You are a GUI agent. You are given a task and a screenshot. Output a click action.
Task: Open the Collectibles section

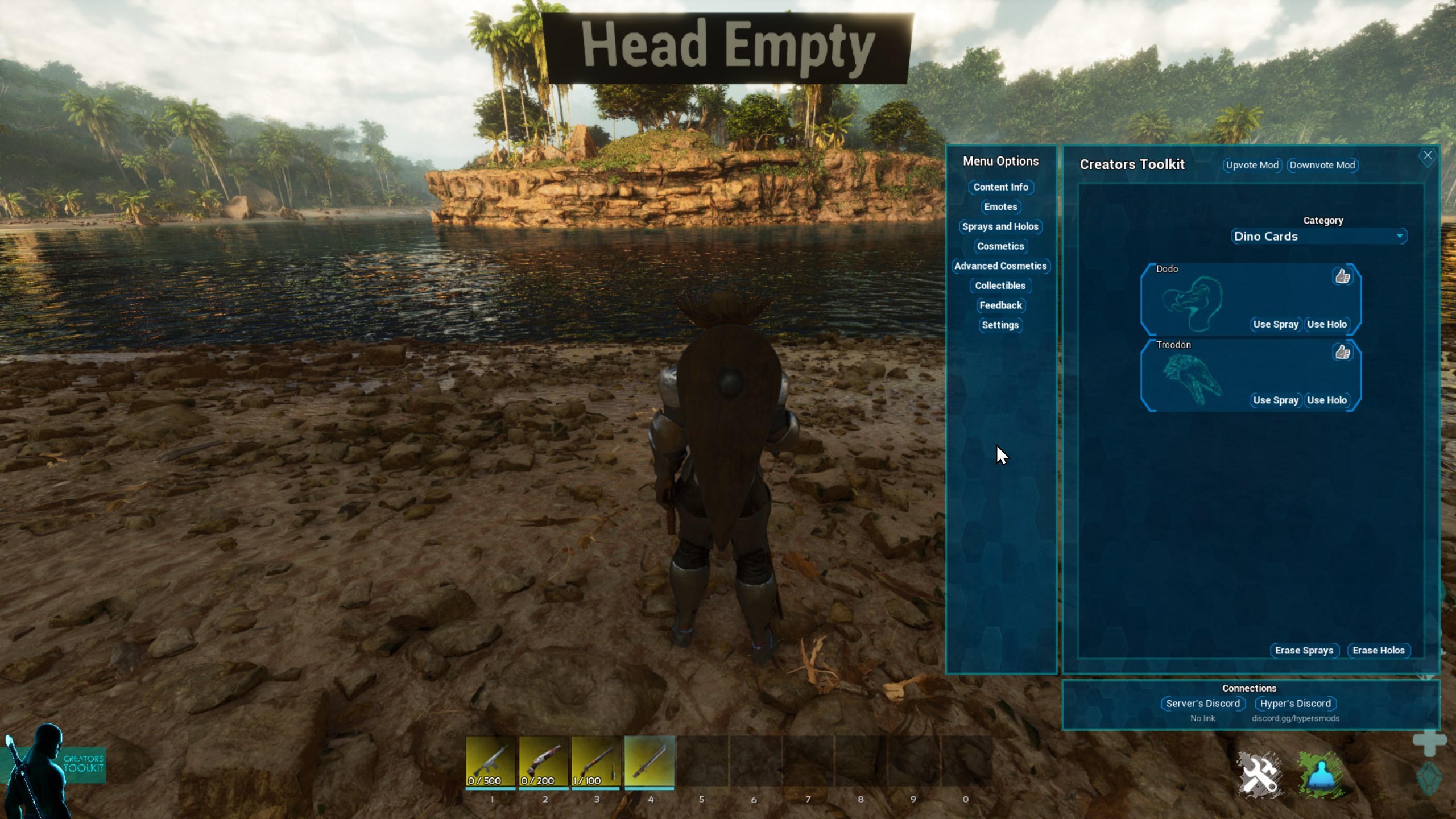pyautogui.click(x=1000, y=286)
